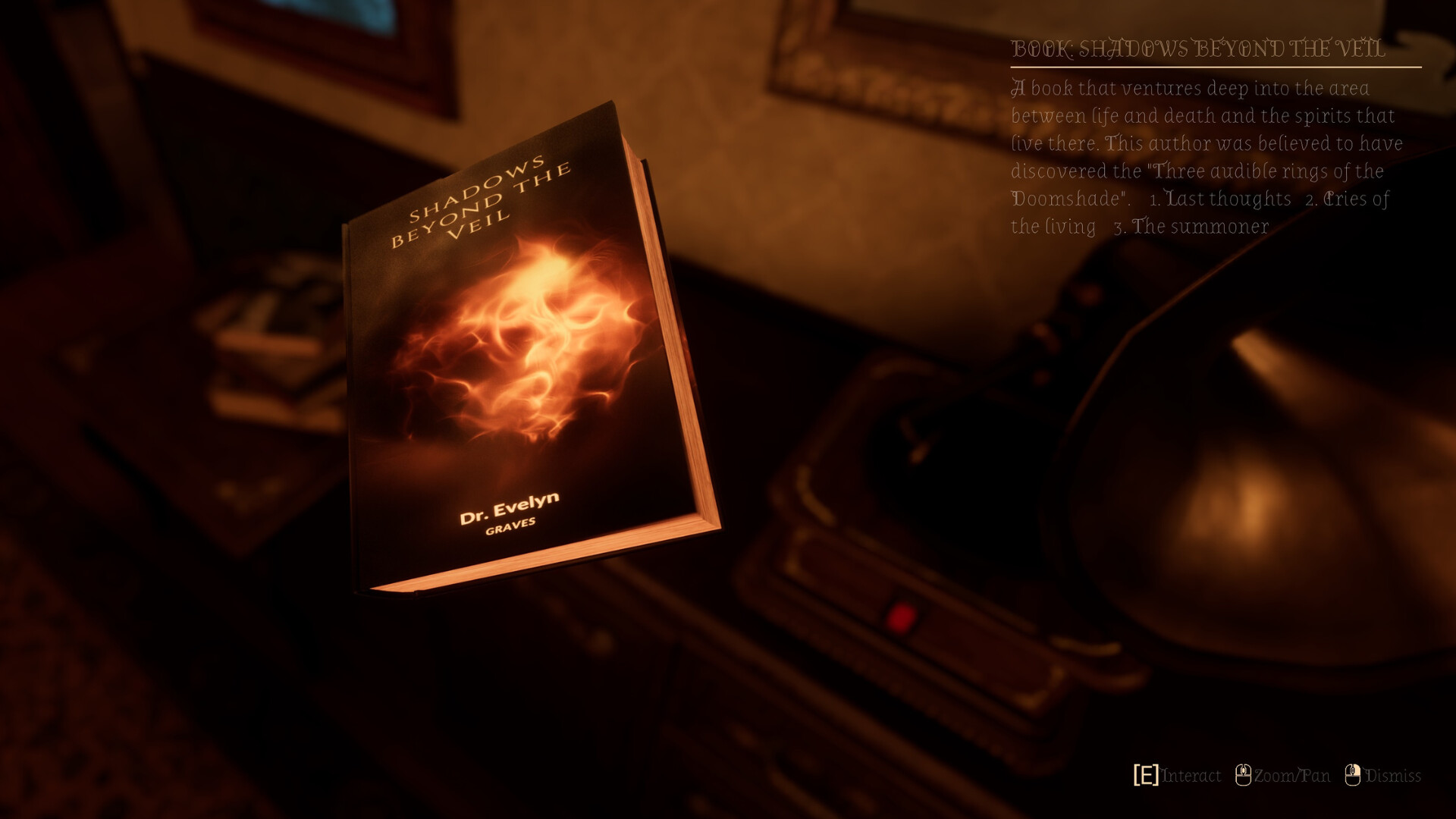Click the right mouse button Dismiss icon
The width and height of the screenshot is (1456, 819).
[x=1353, y=776]
